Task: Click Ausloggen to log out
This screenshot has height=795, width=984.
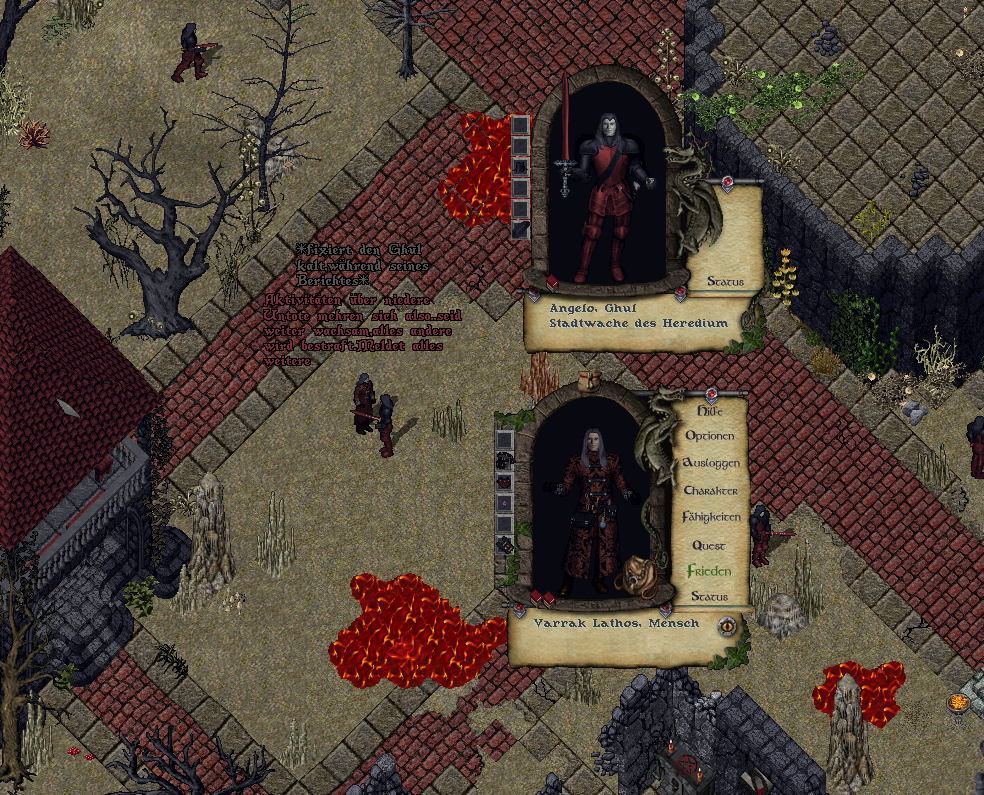Action: (x=710, y=463)
